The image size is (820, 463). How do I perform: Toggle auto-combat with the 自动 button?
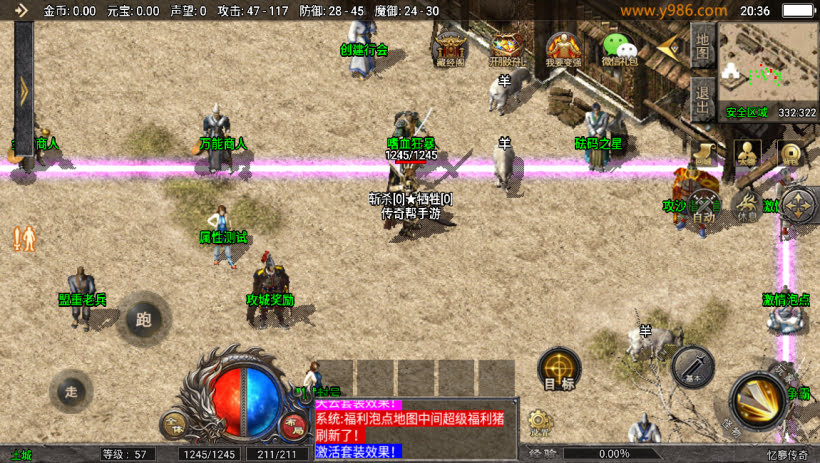[x=705, y=206]
